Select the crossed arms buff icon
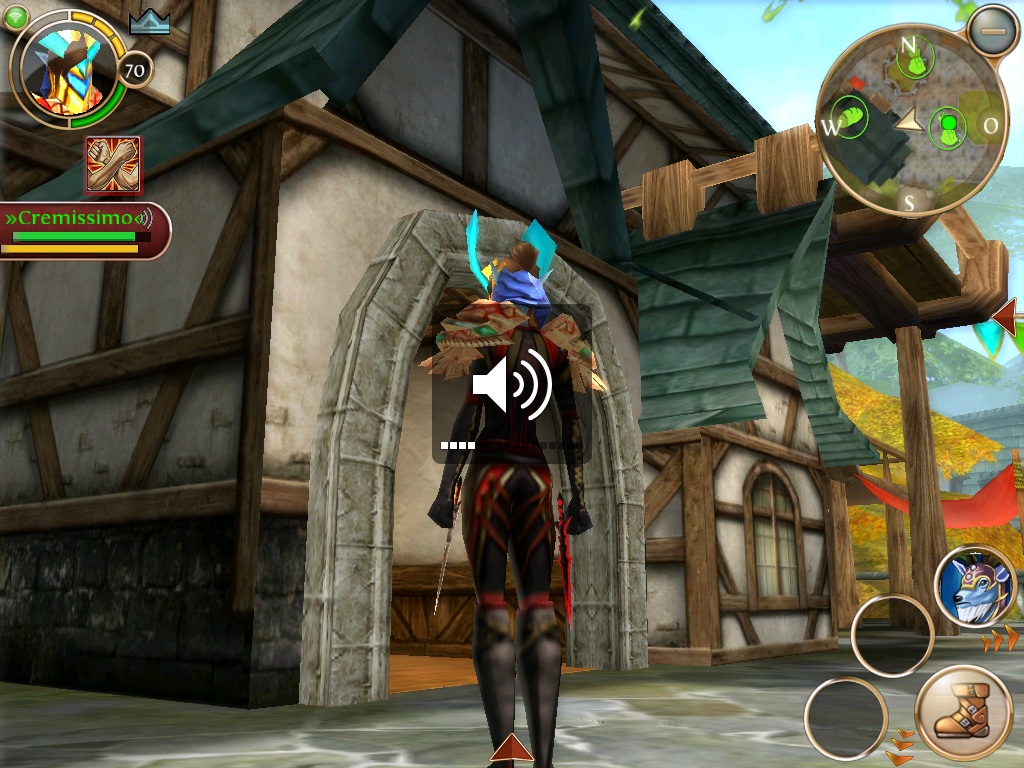Screen dimensions: 1024x768 pos(113,165)
